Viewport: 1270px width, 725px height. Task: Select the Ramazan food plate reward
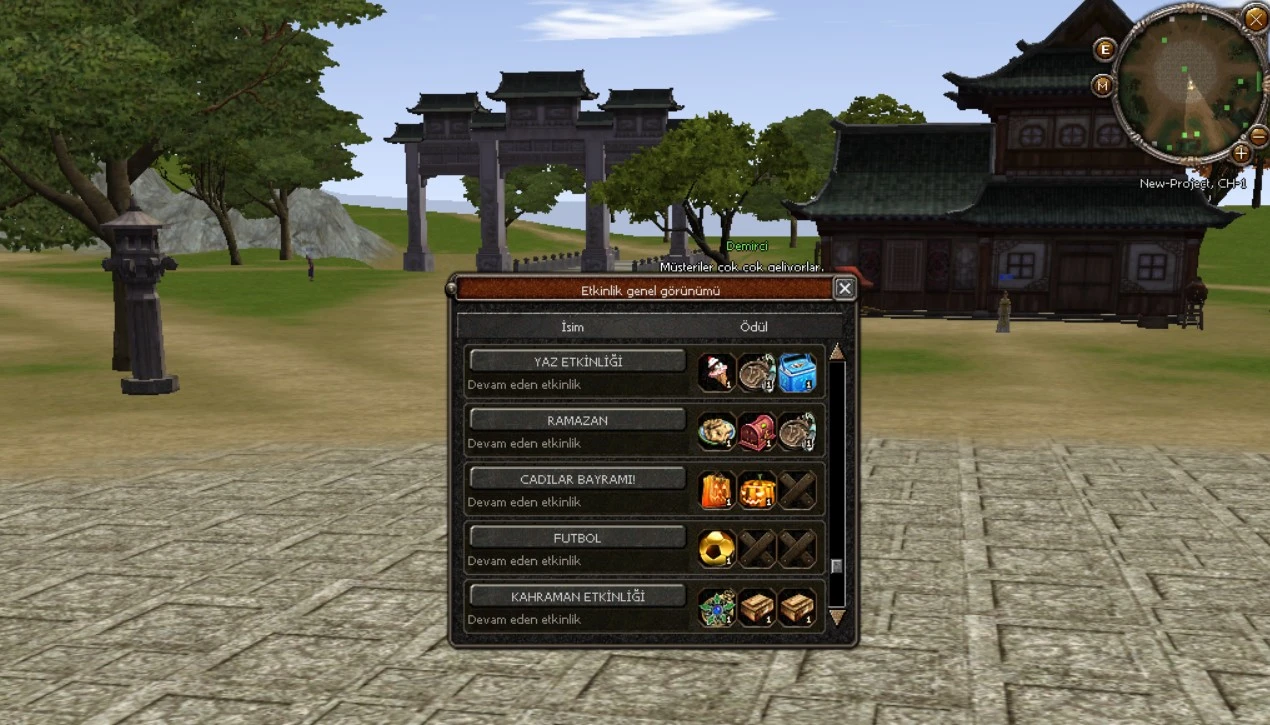pyautogui.click(x=717, y=432)
